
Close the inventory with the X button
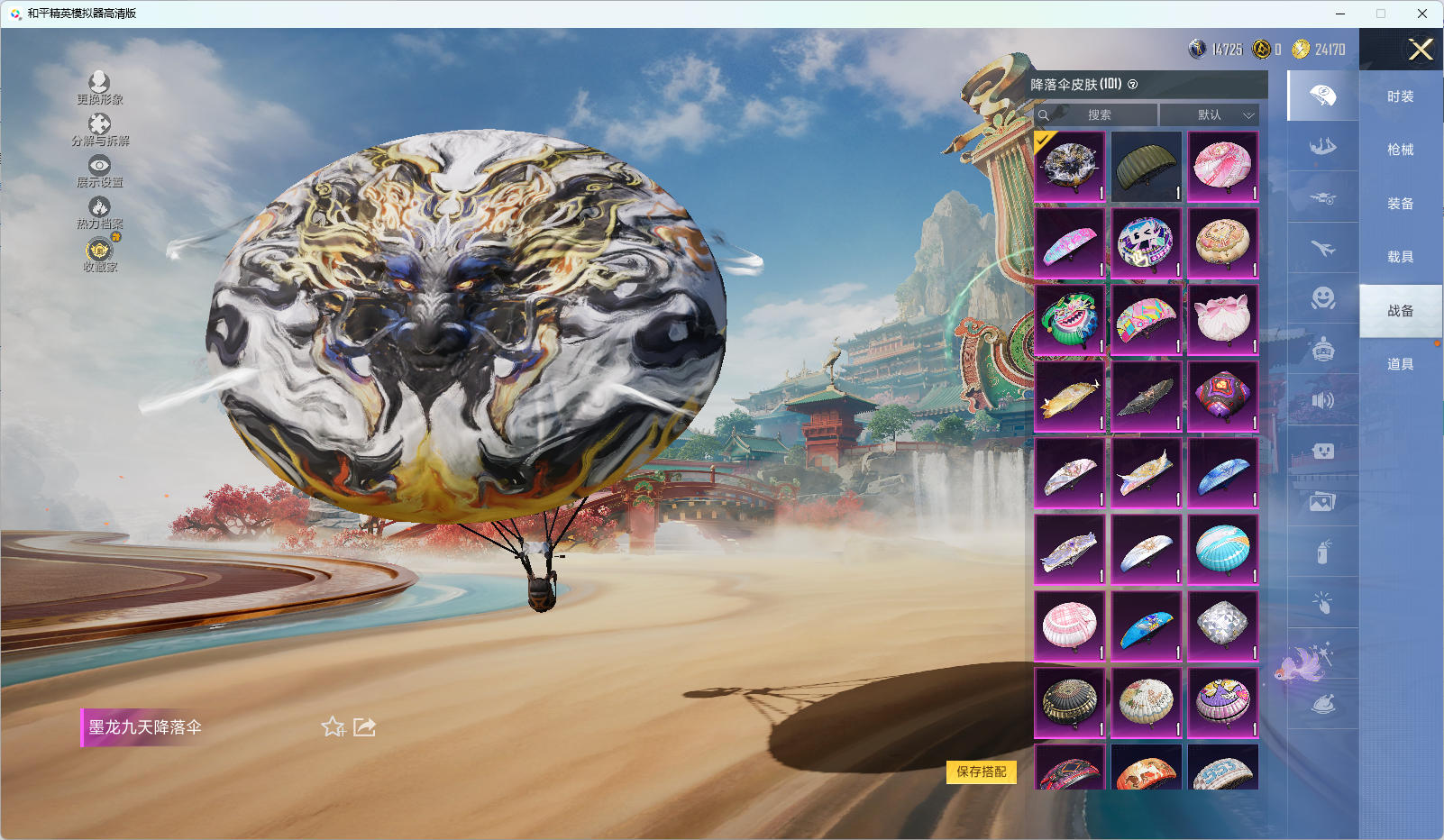coord(1421,50)
